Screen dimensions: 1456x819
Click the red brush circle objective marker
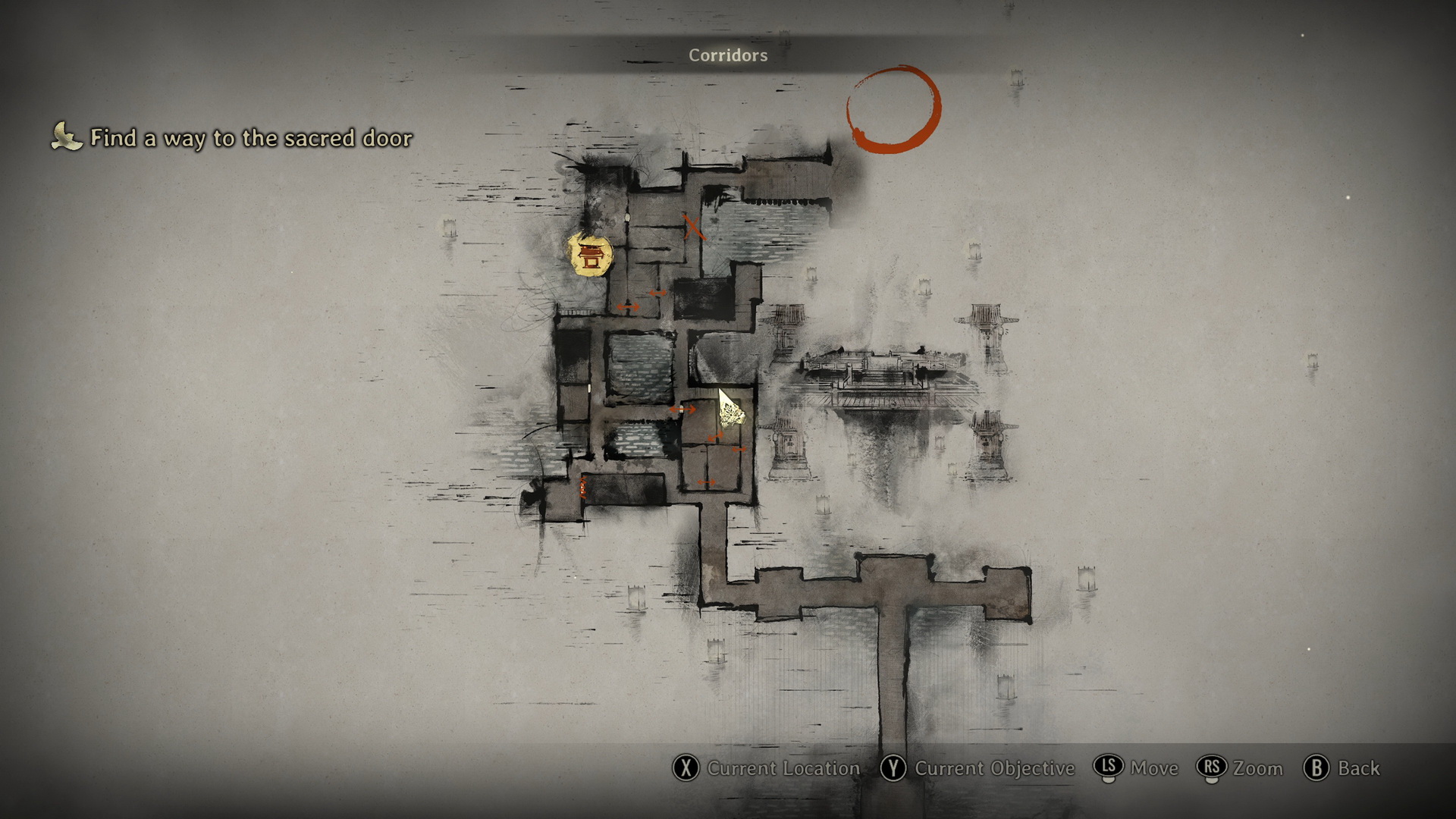pos(893,108)
